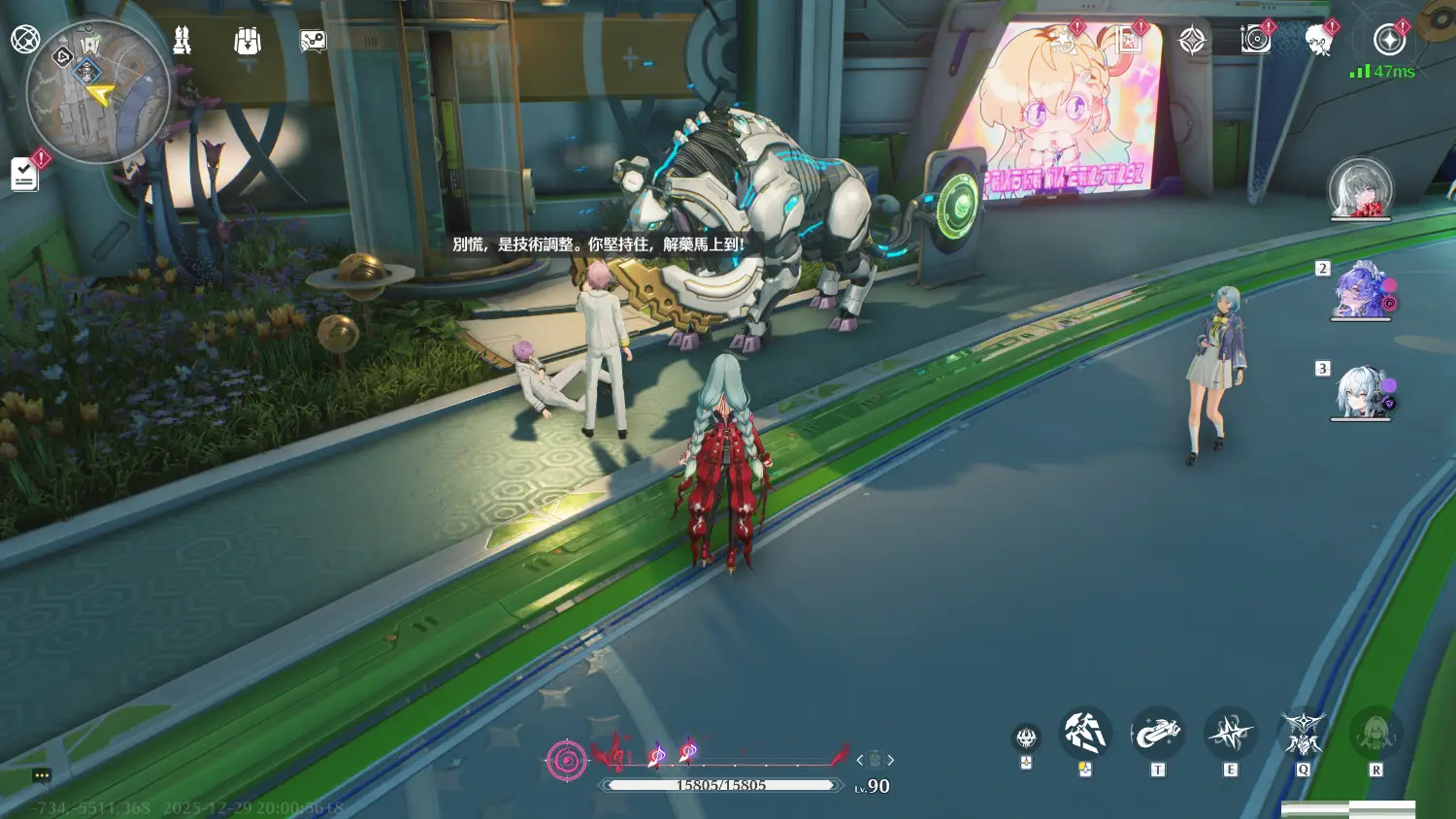This screenshot has width=1456, height=819.
Task: Open the character head silhouette icon
Action: [x=1318, y=40]
